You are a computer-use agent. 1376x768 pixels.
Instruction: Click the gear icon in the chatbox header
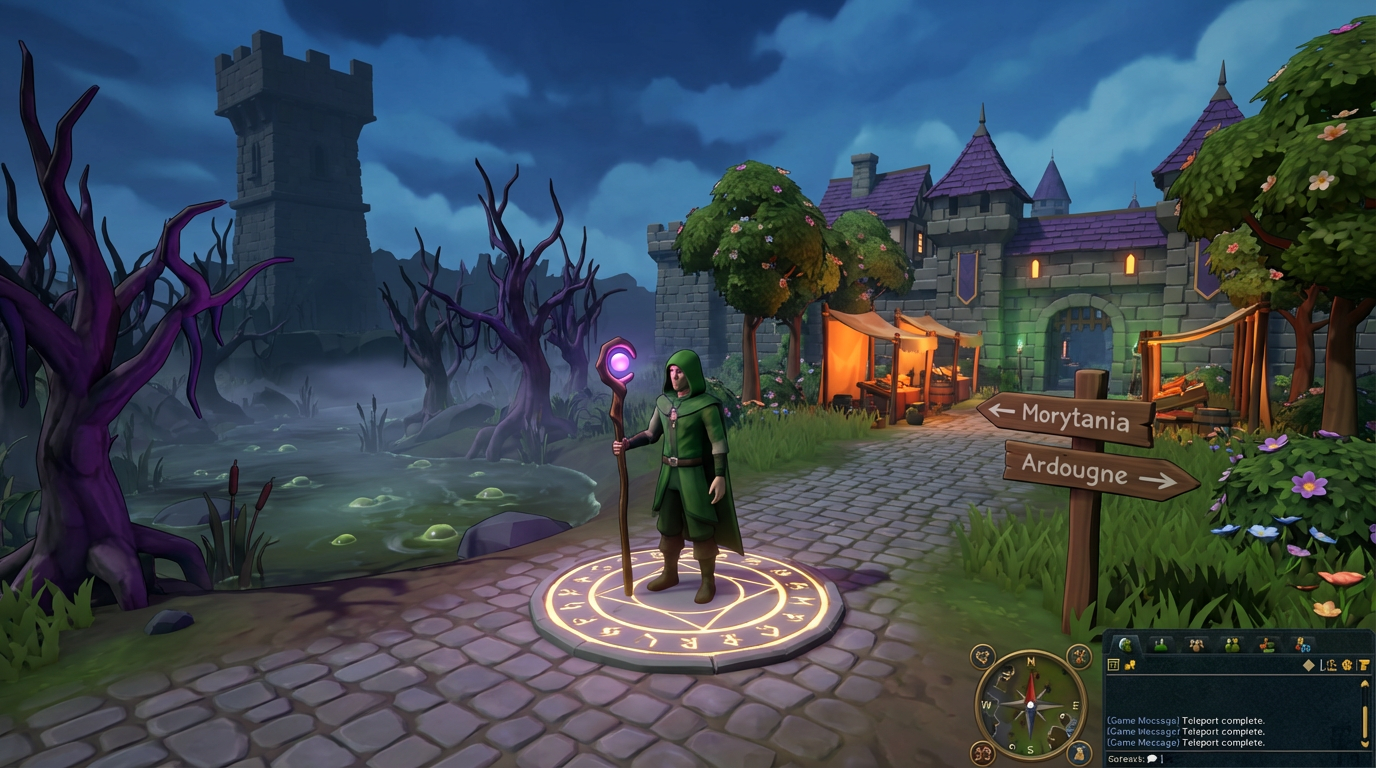pyautogui.click(x=1347, y=666)
